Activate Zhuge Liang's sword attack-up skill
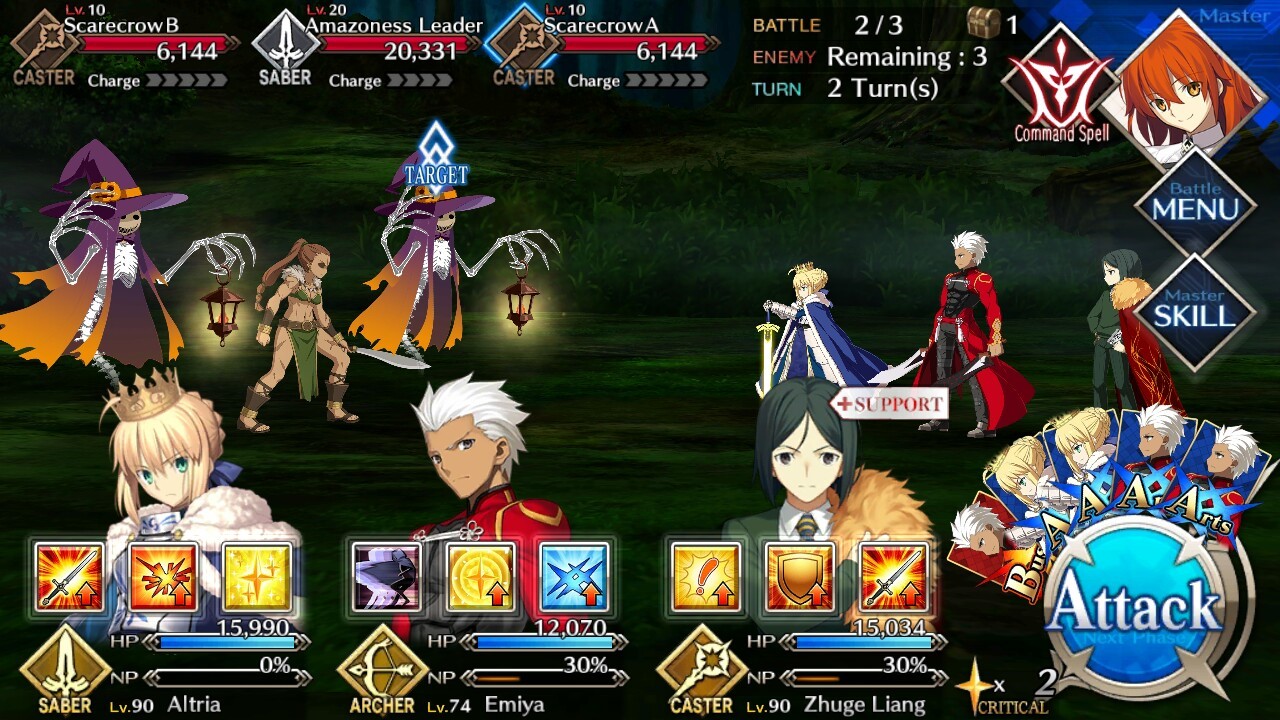Screen dimensions: 1280x720 [893, 577]
